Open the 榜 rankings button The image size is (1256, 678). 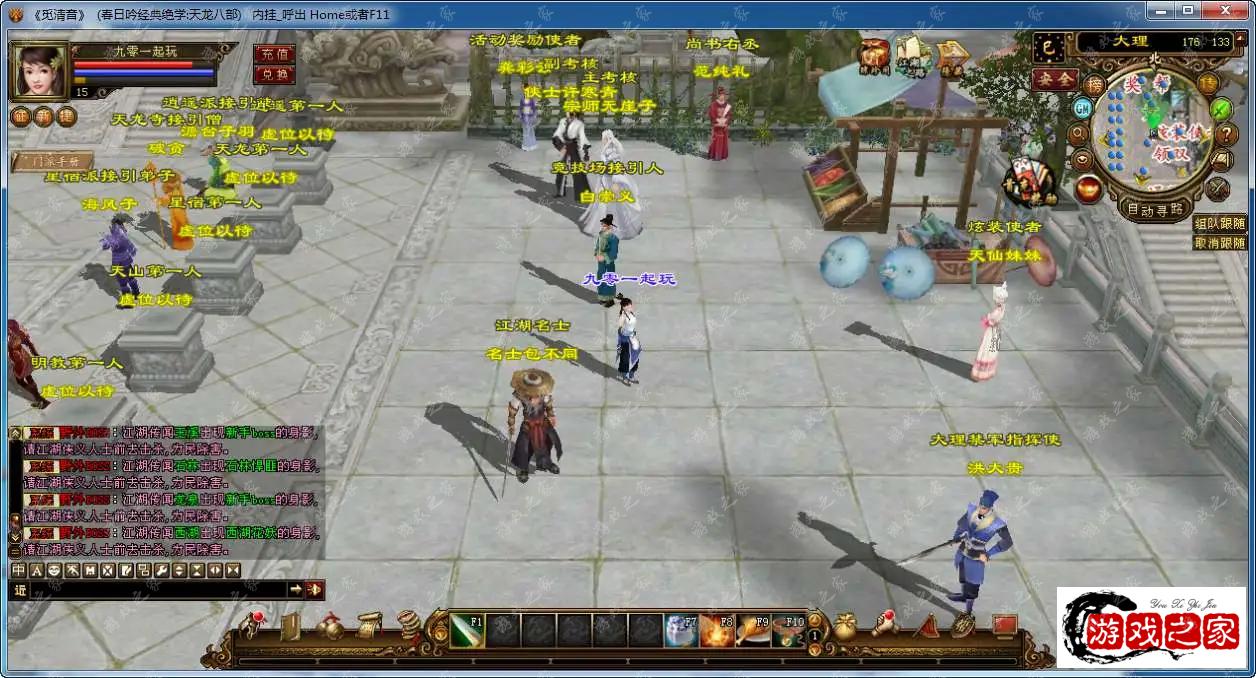(1095, 85)
